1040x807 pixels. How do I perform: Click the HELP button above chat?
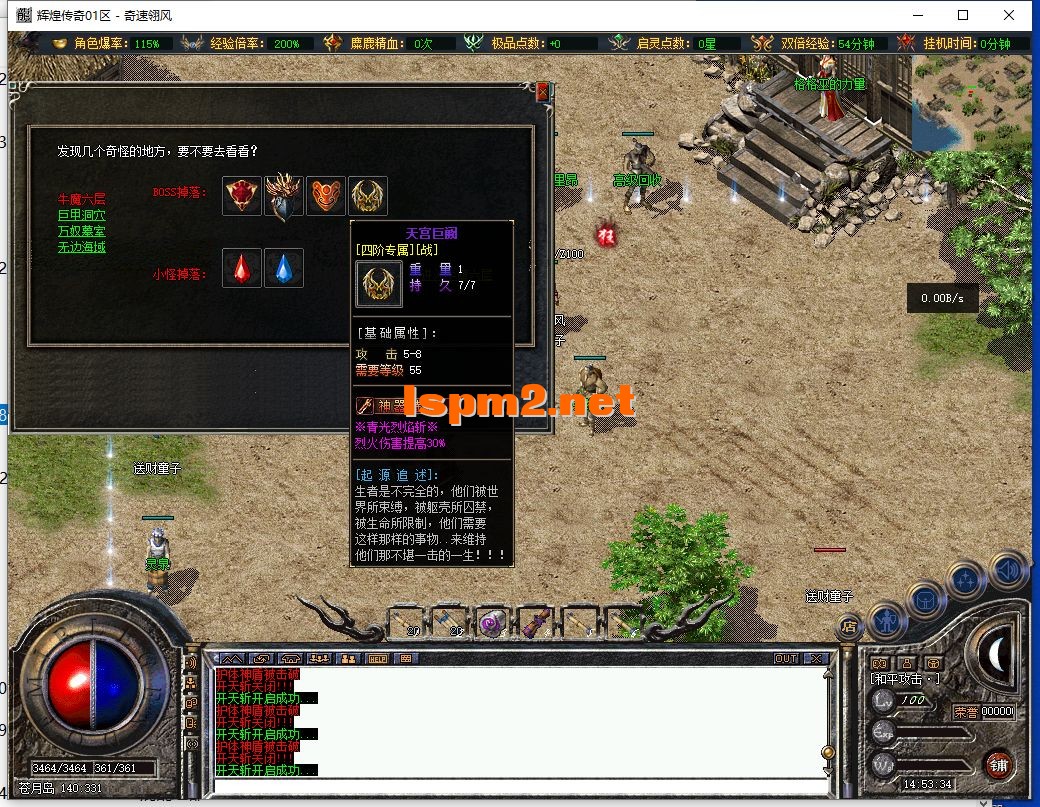[x=378, y=659]
